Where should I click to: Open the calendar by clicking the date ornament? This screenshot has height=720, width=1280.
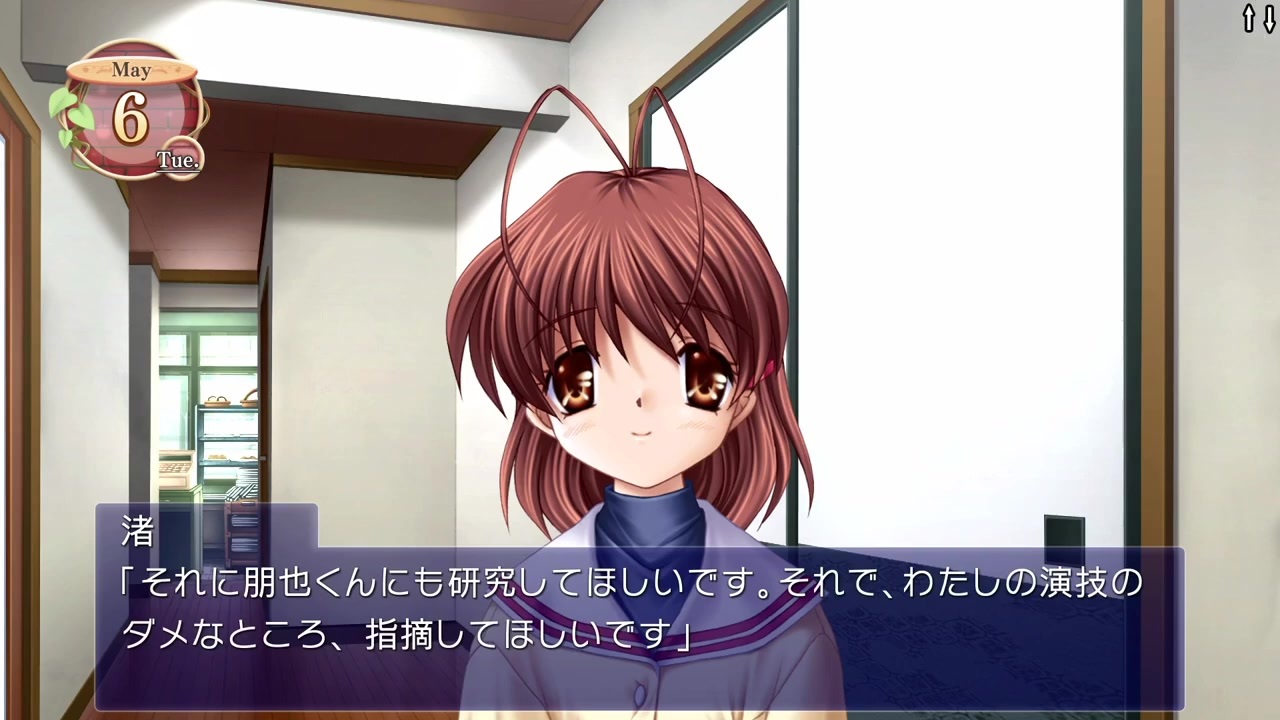tap(133, 110)
